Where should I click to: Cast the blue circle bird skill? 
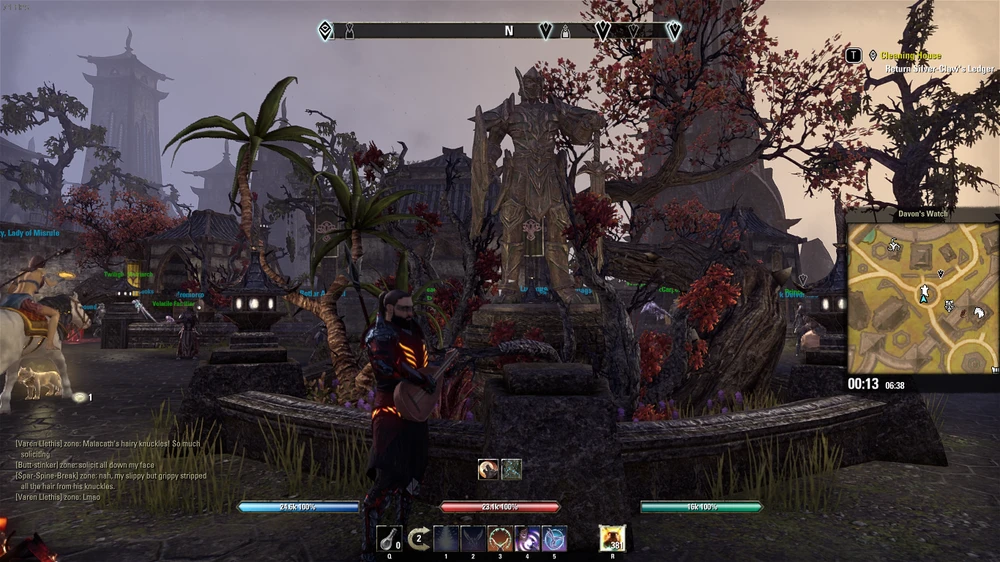554,539
